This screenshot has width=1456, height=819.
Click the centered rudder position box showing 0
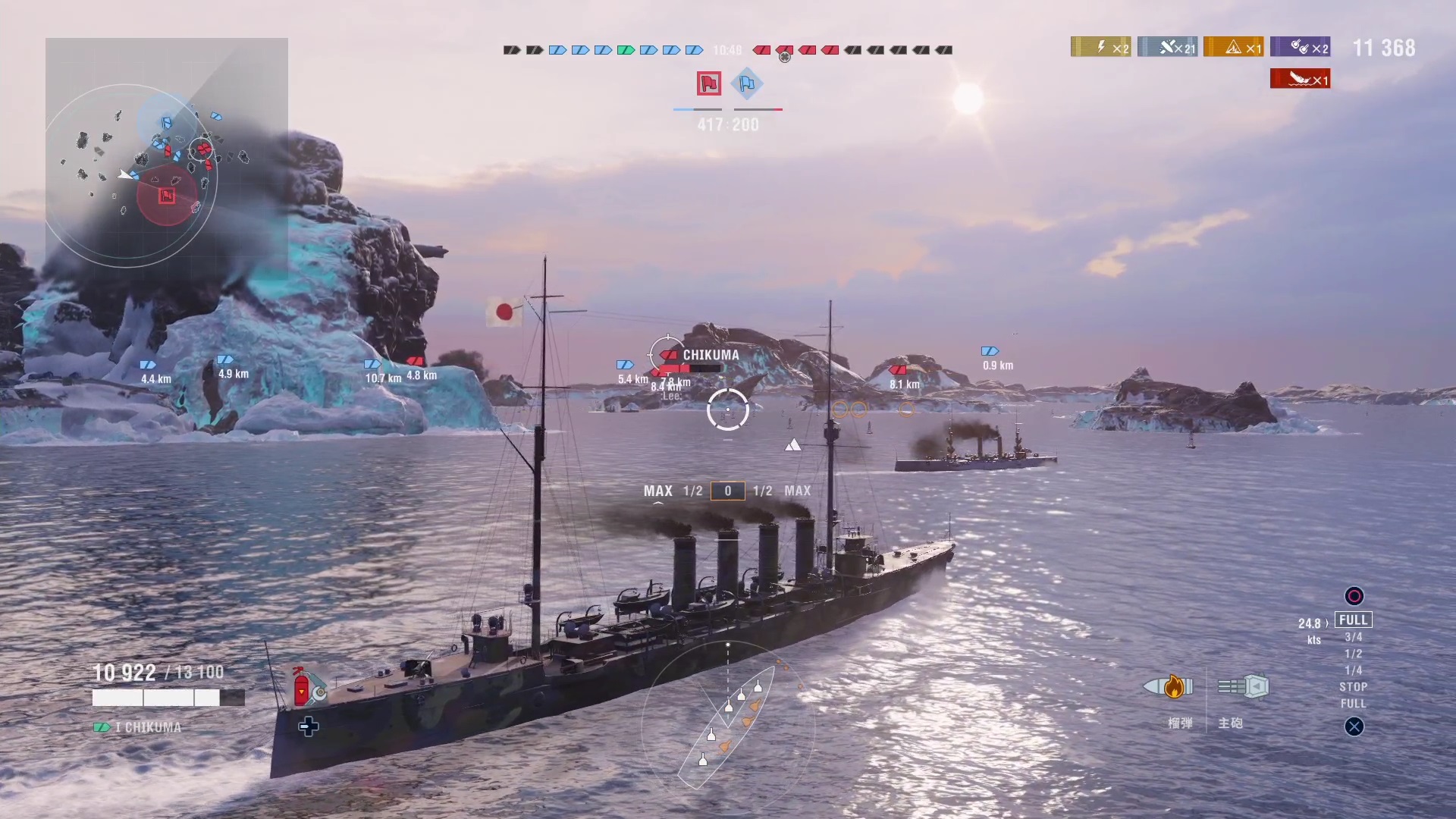[727, 491]
